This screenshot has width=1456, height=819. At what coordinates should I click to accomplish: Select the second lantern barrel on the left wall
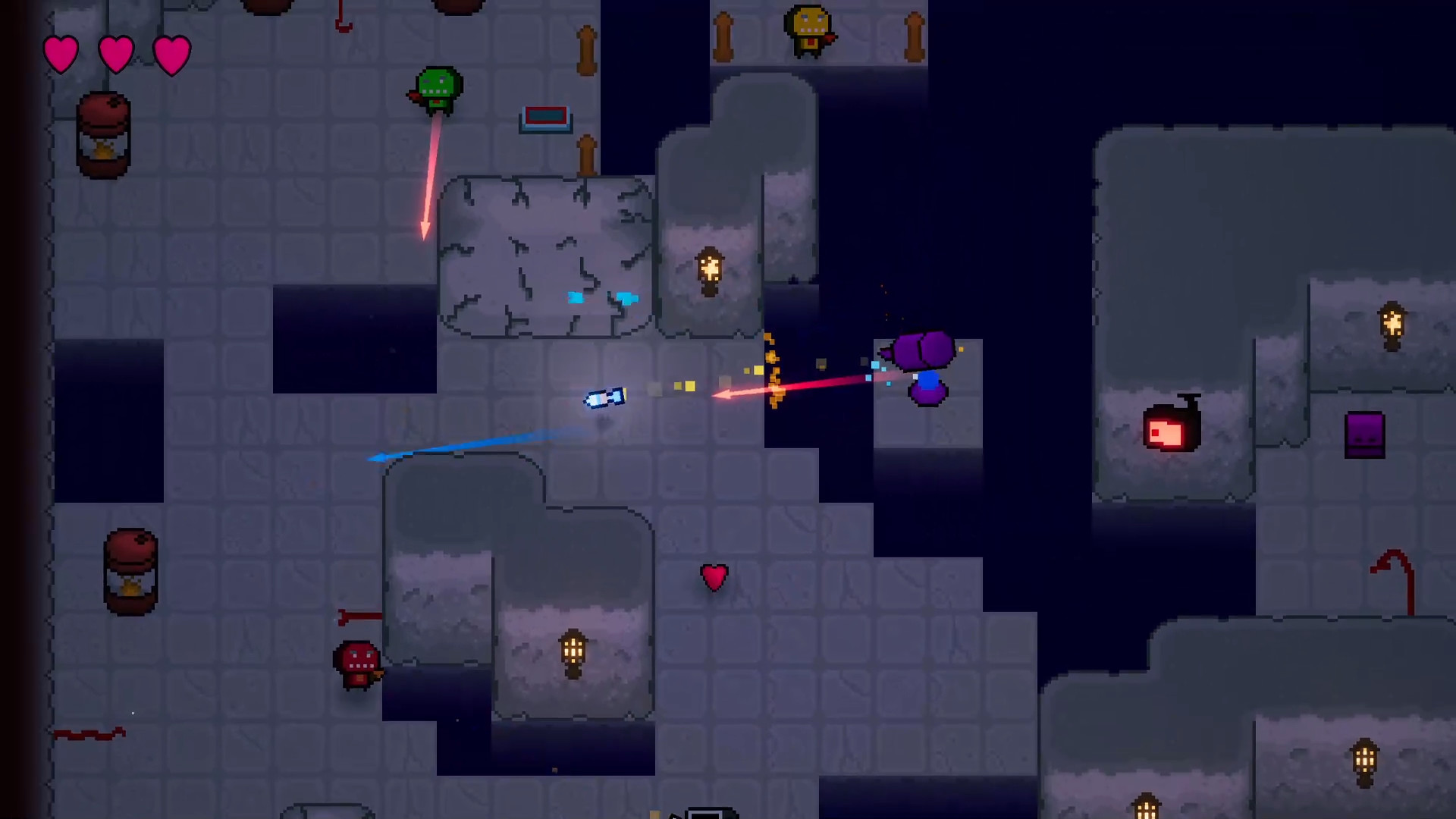pos(130,573)
